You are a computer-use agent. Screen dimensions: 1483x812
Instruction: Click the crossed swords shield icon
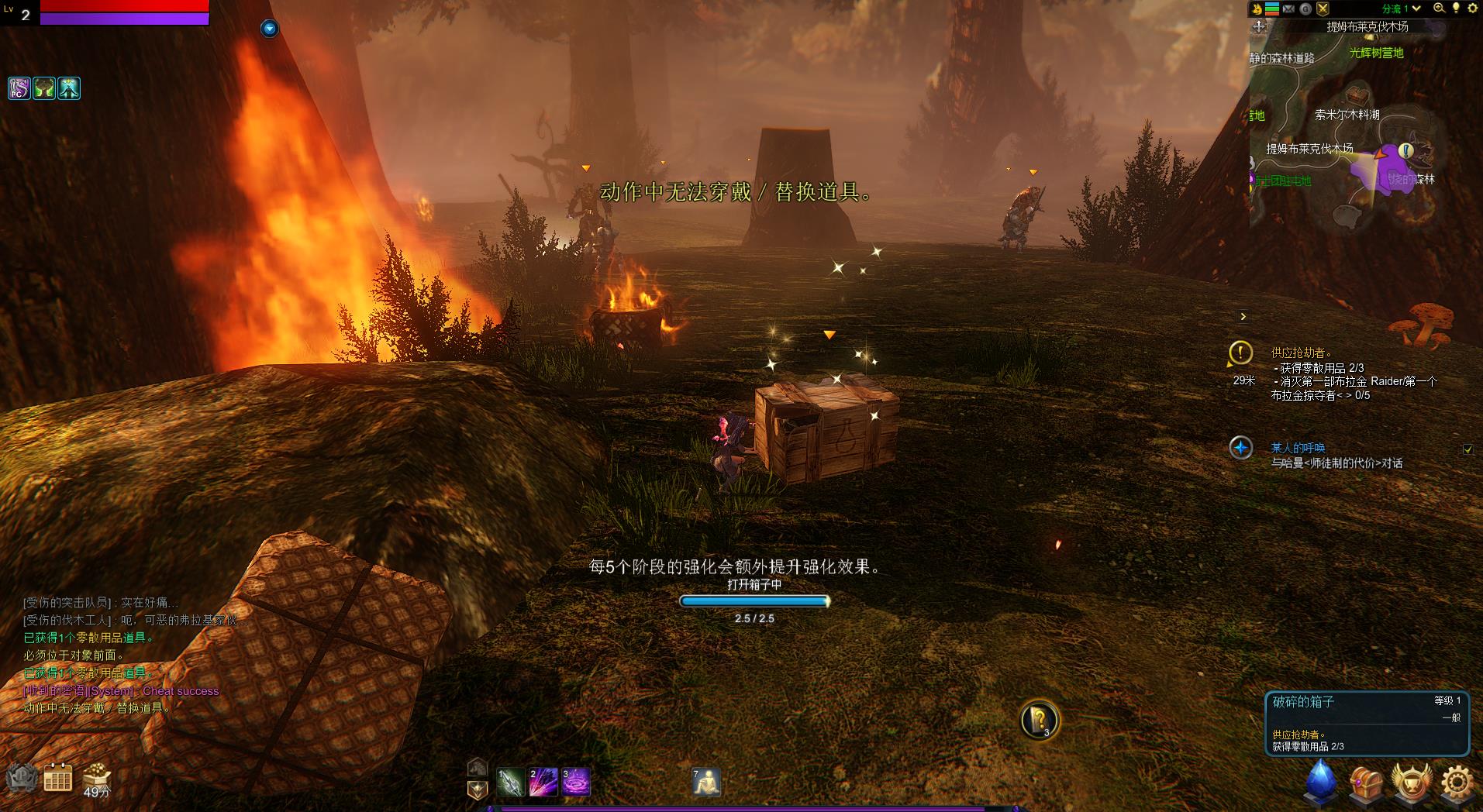[1323, 9]
